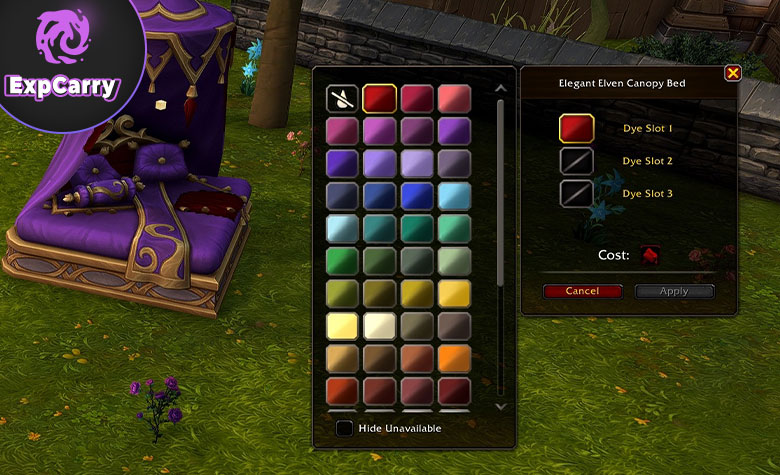This screenshot has width=780, height=475.
Task: Choose the cream white dye swatch
Action: [380, 326]
